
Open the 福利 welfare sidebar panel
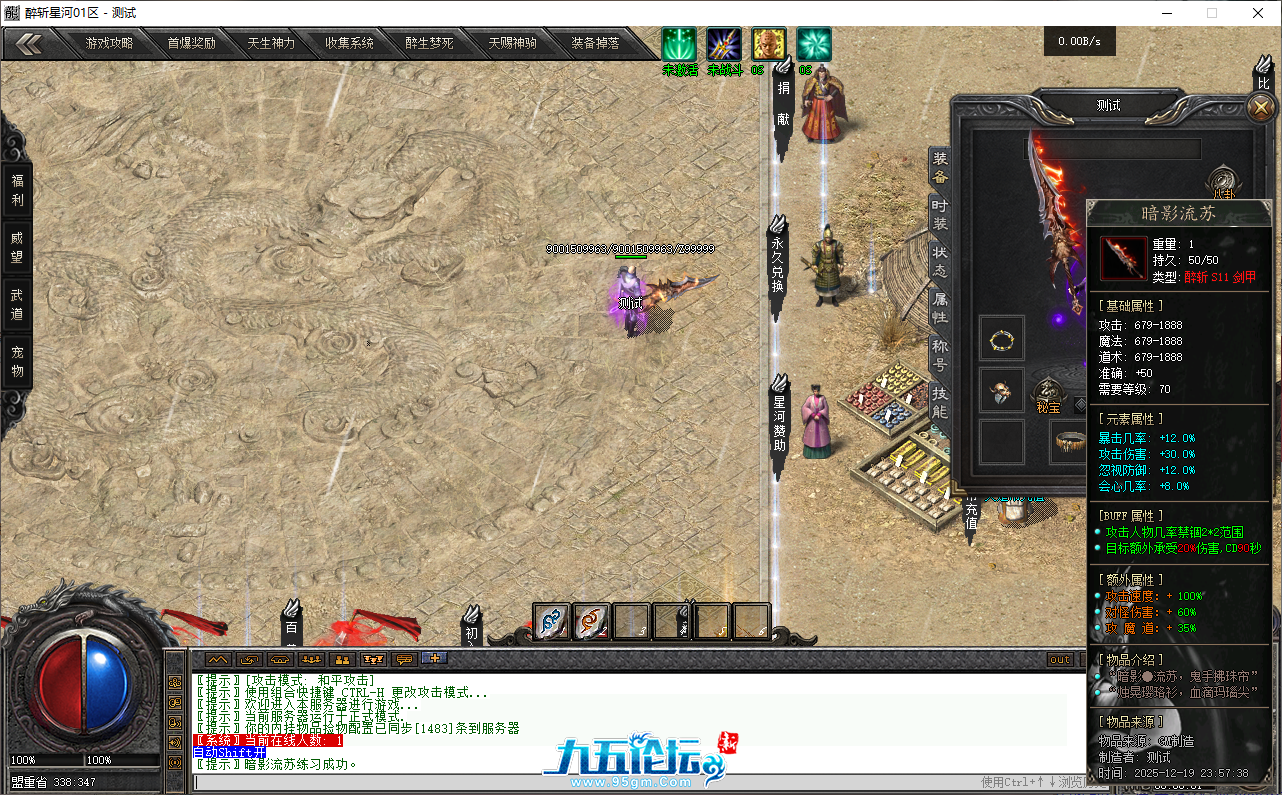14,193
